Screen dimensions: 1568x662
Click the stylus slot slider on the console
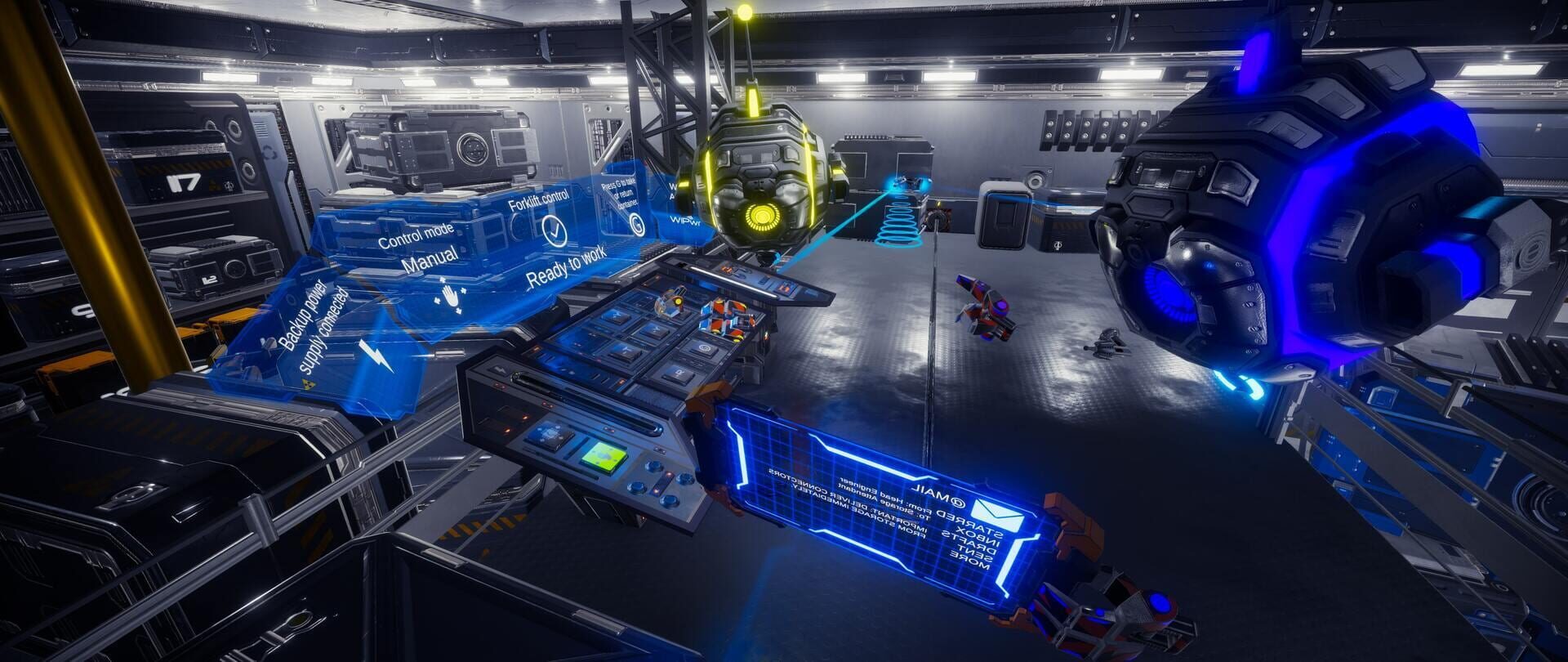[590, 401]
